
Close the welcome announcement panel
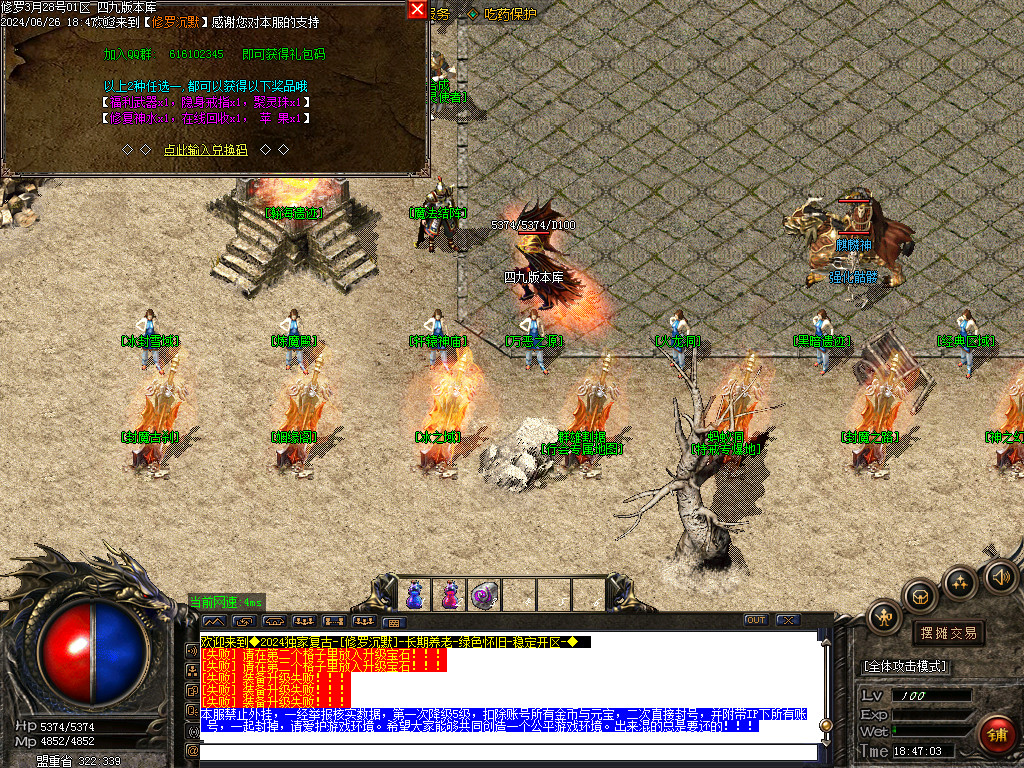417,9
